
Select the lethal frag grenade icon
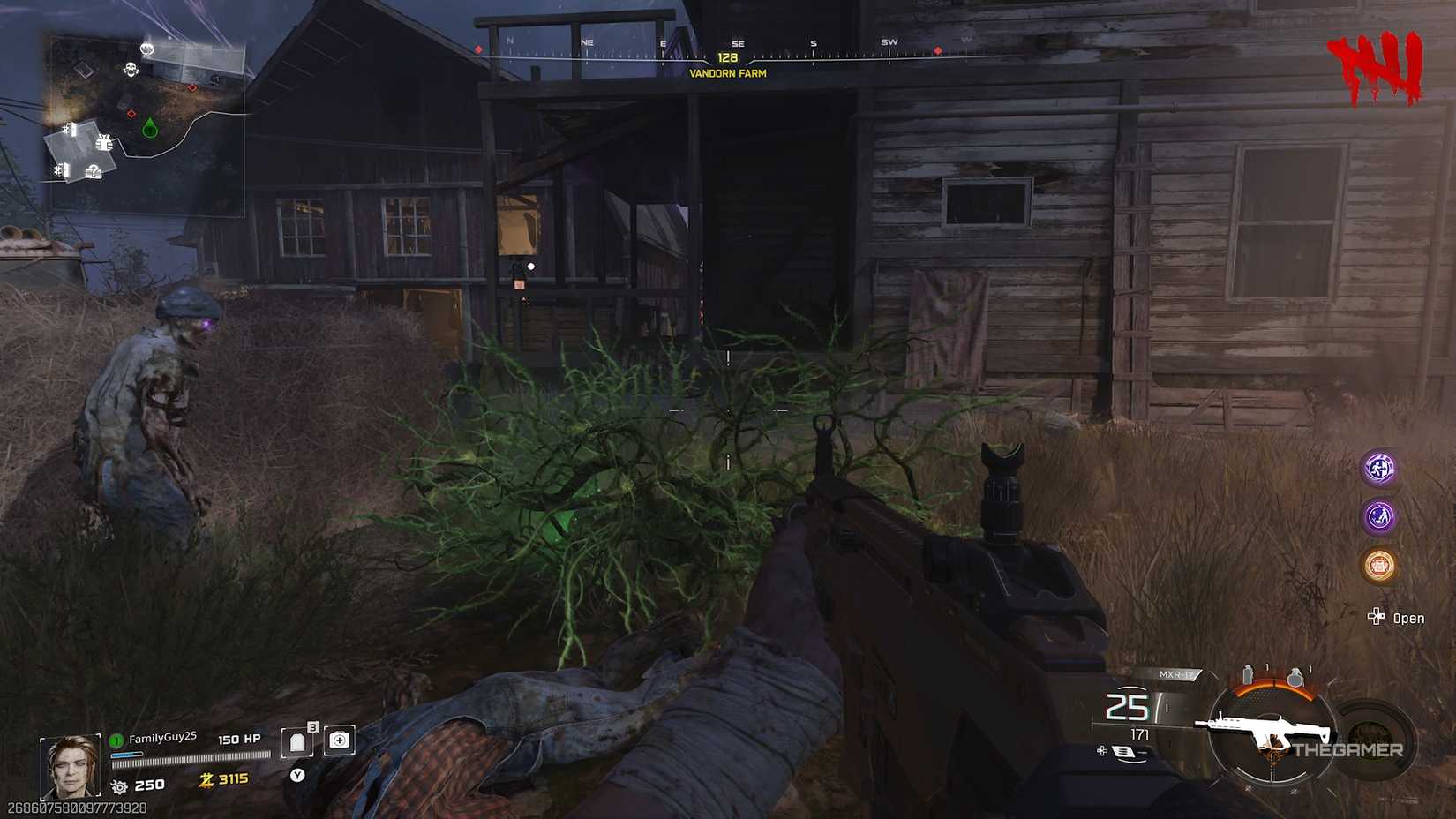click(1296, 678)
